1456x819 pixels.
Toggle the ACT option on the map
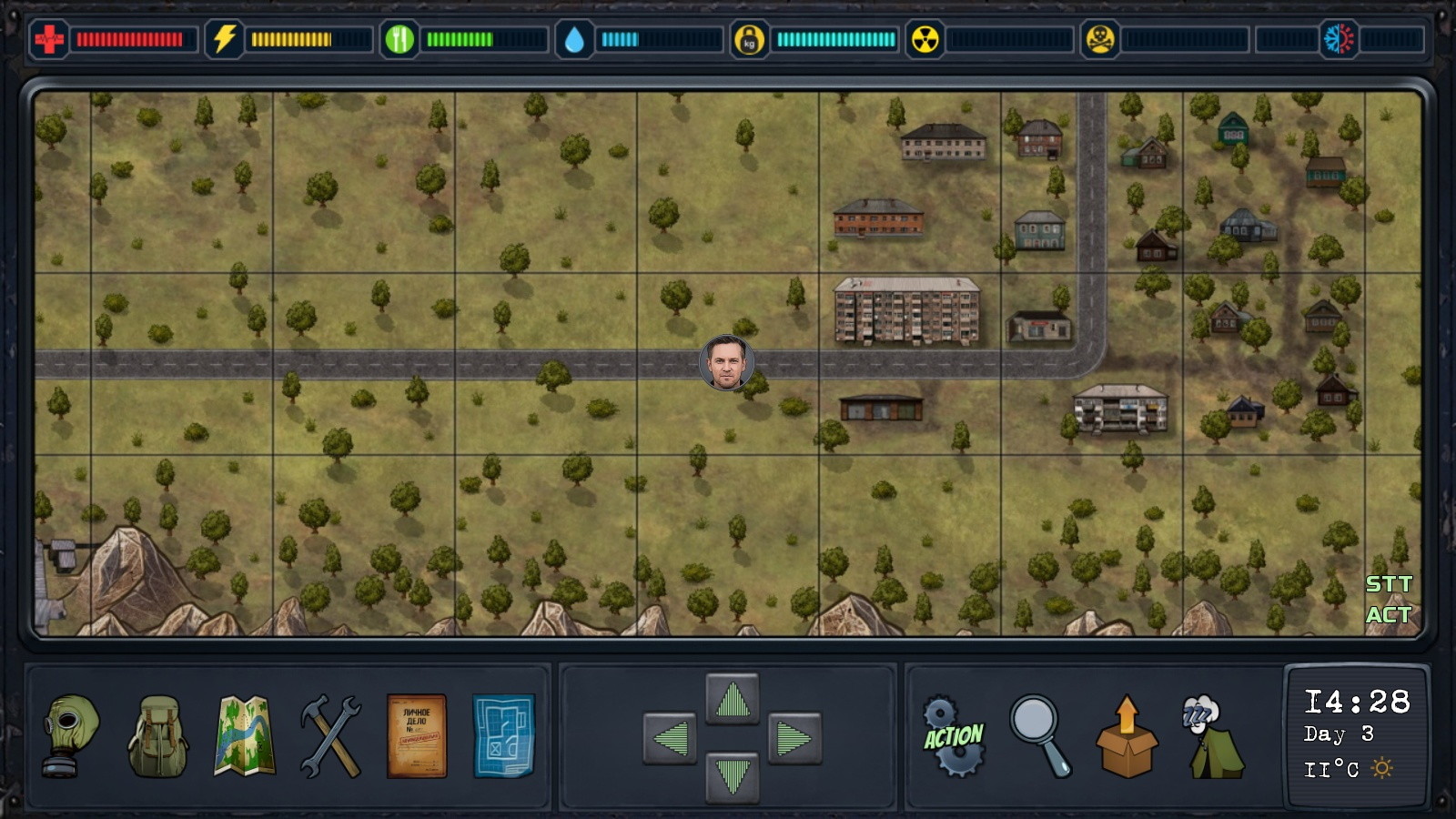point(1389,616)
